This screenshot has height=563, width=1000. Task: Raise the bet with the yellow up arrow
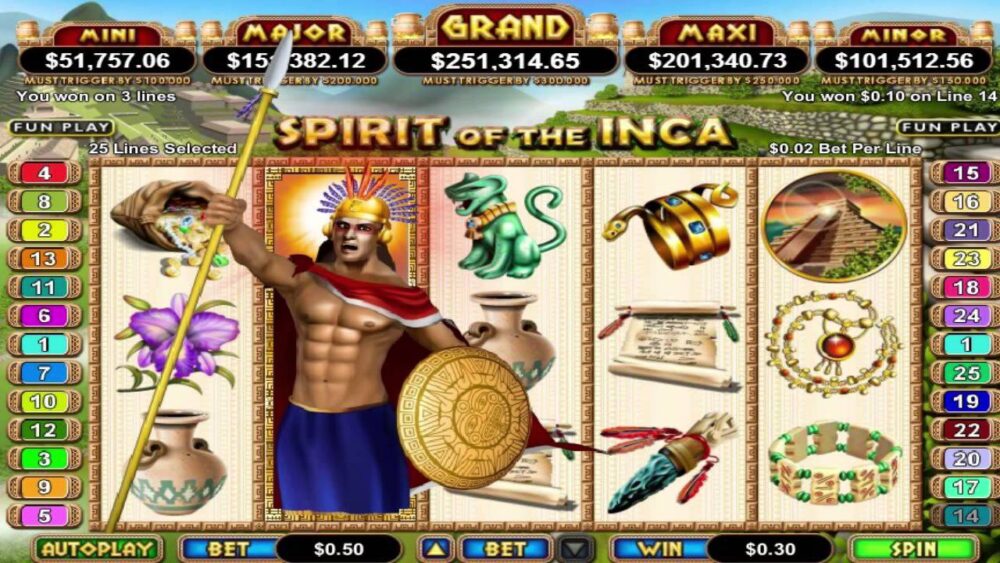tap(435, 549)
